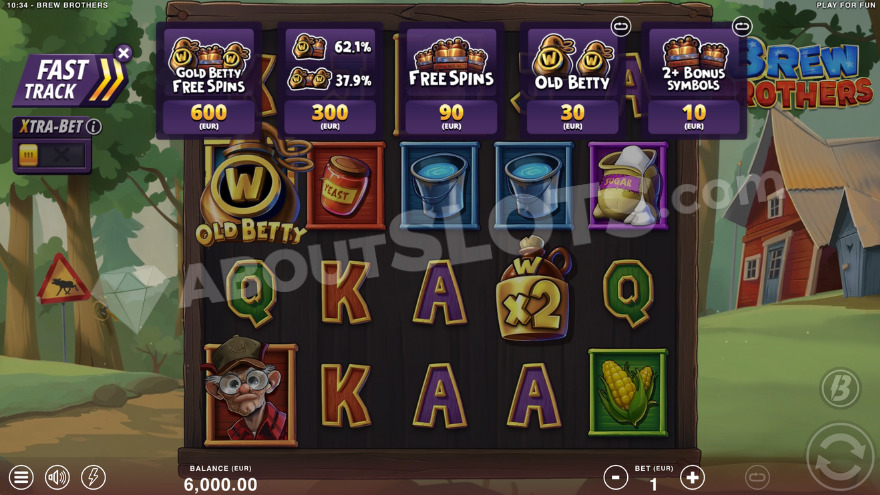Open the round B bonus button
This screenshot has width=880, height=495.
(x=840, y=390)
